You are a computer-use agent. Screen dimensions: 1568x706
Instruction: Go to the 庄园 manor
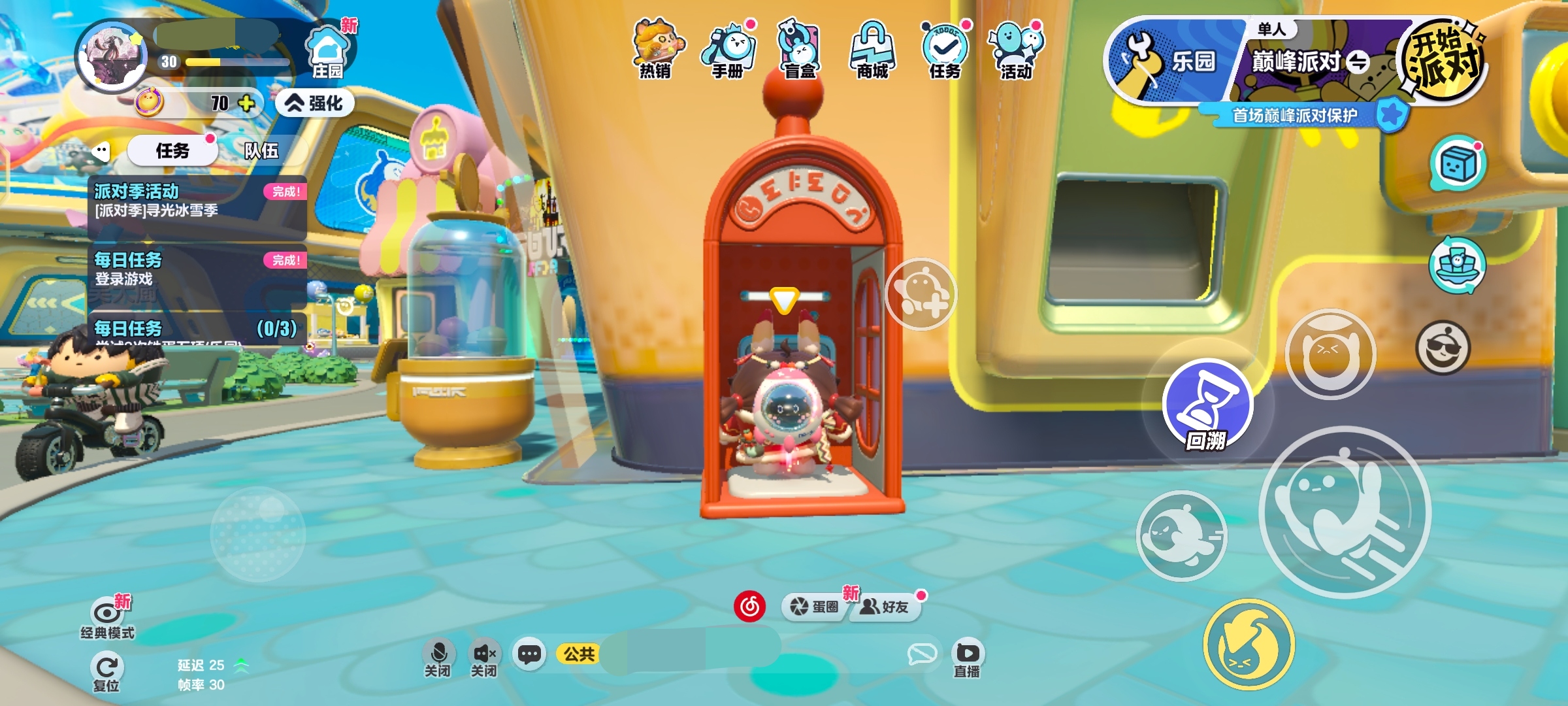[x=327, y=52]
